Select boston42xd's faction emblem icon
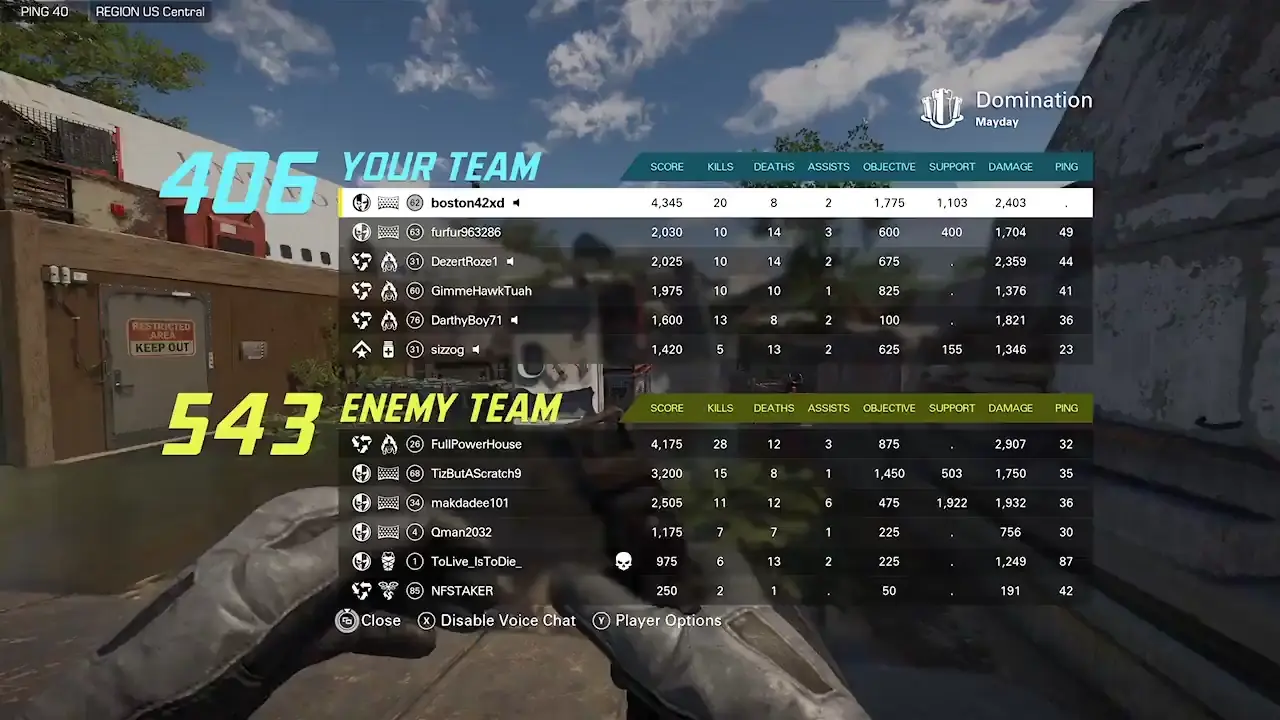The height and width of the screenshot is (720, 1280). click(x=361, y=202)
